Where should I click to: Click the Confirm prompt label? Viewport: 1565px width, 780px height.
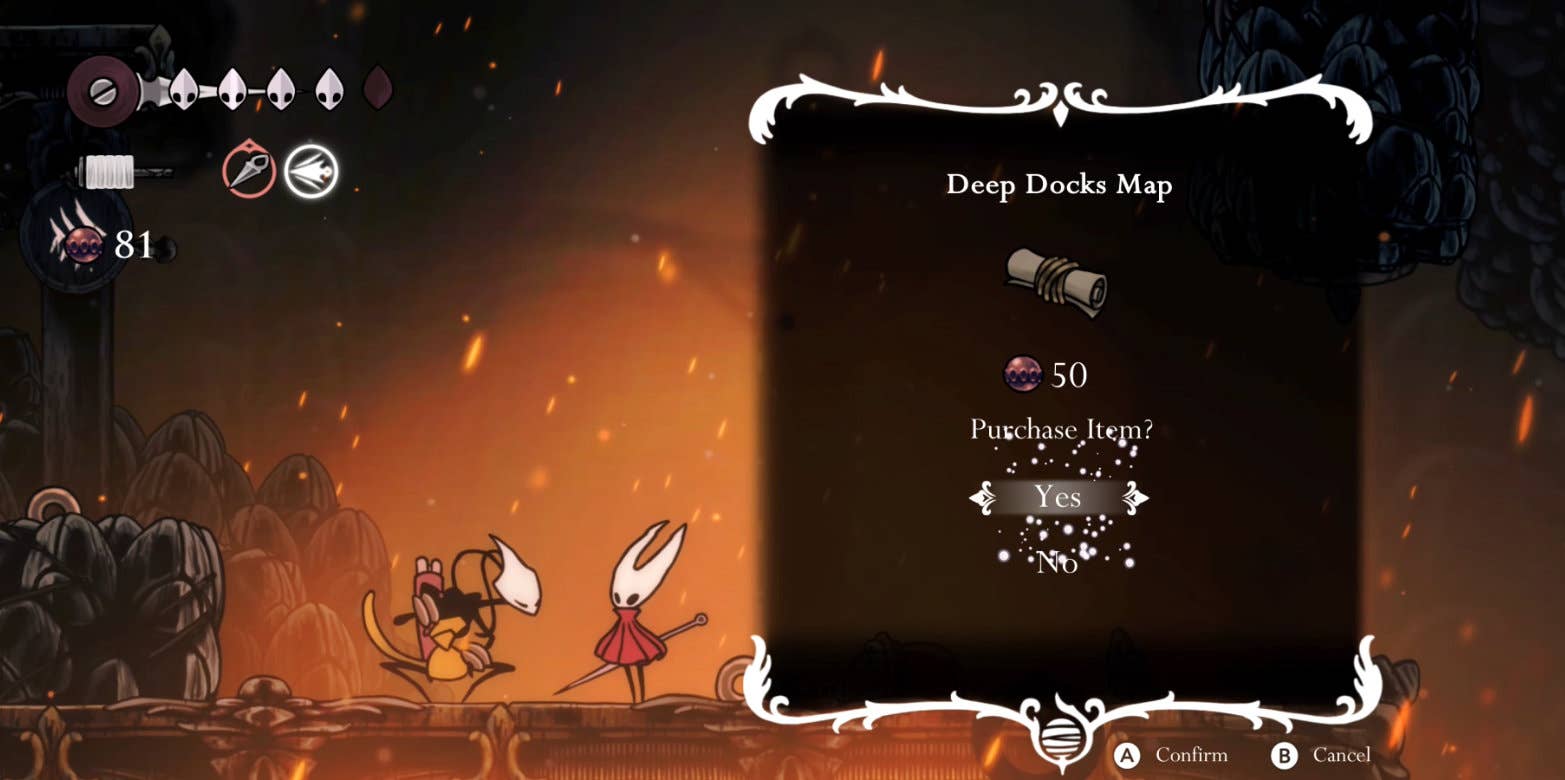[x=1190, y=755]
